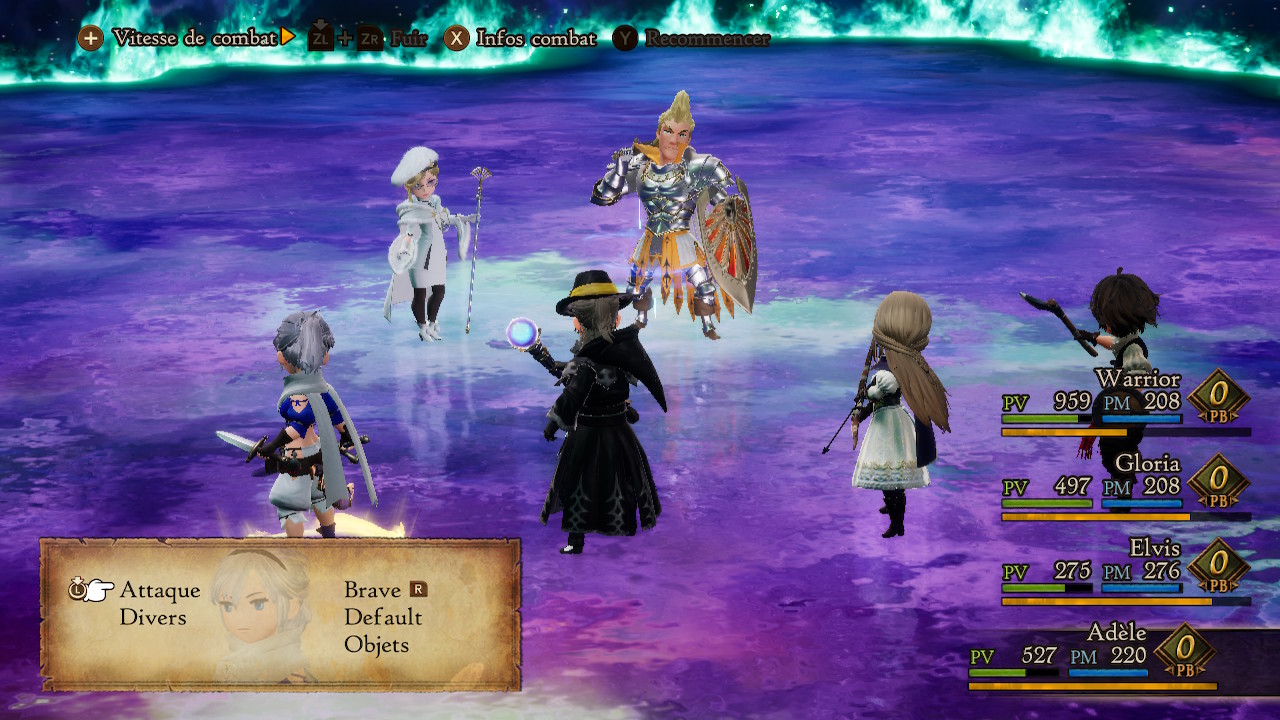This screenshot has width=1280, height=720.
Task: Select the Attaque command
Action: [160, 590]
